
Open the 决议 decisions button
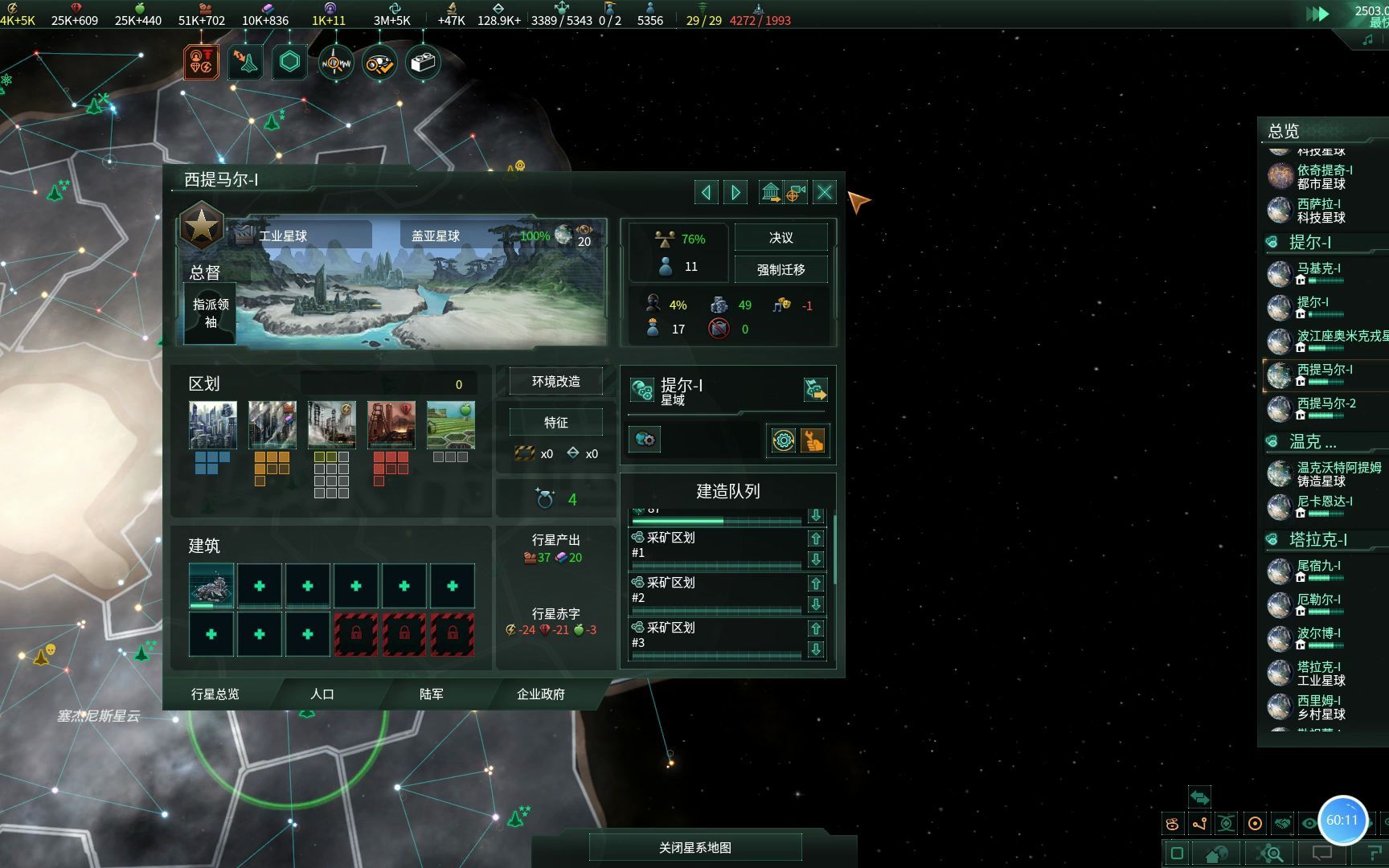pos(781,238)
